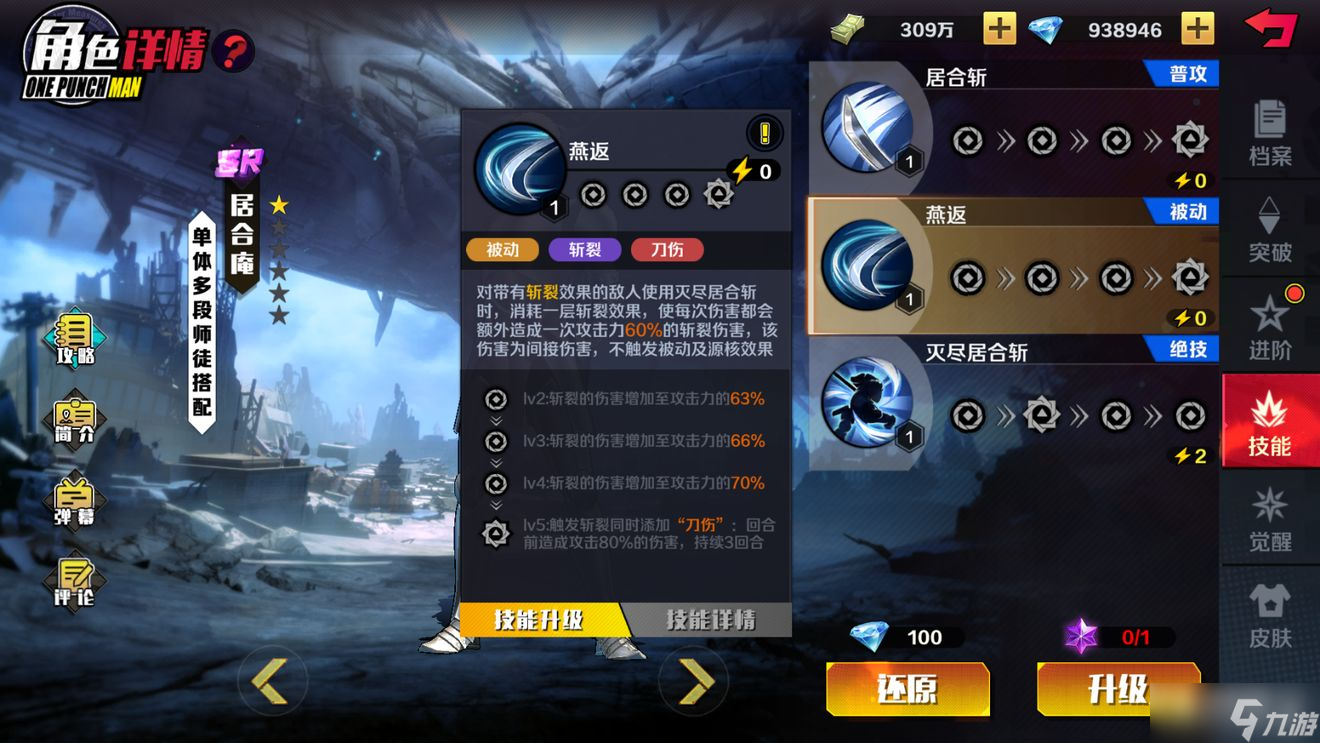
Task: Click the right character navigation arrow
Action: click(695, 680)
